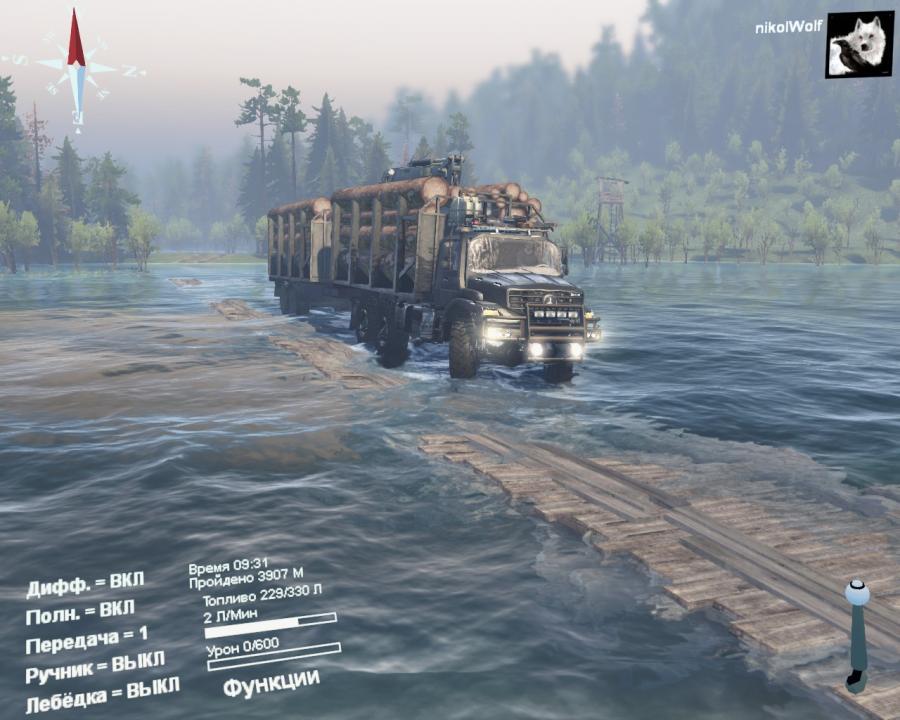Image resolution: width=900 pixels, height=720 pixels.
Task: Toggle the Полн. all-wheel drive setting
Action: click(x=80, y=611)
